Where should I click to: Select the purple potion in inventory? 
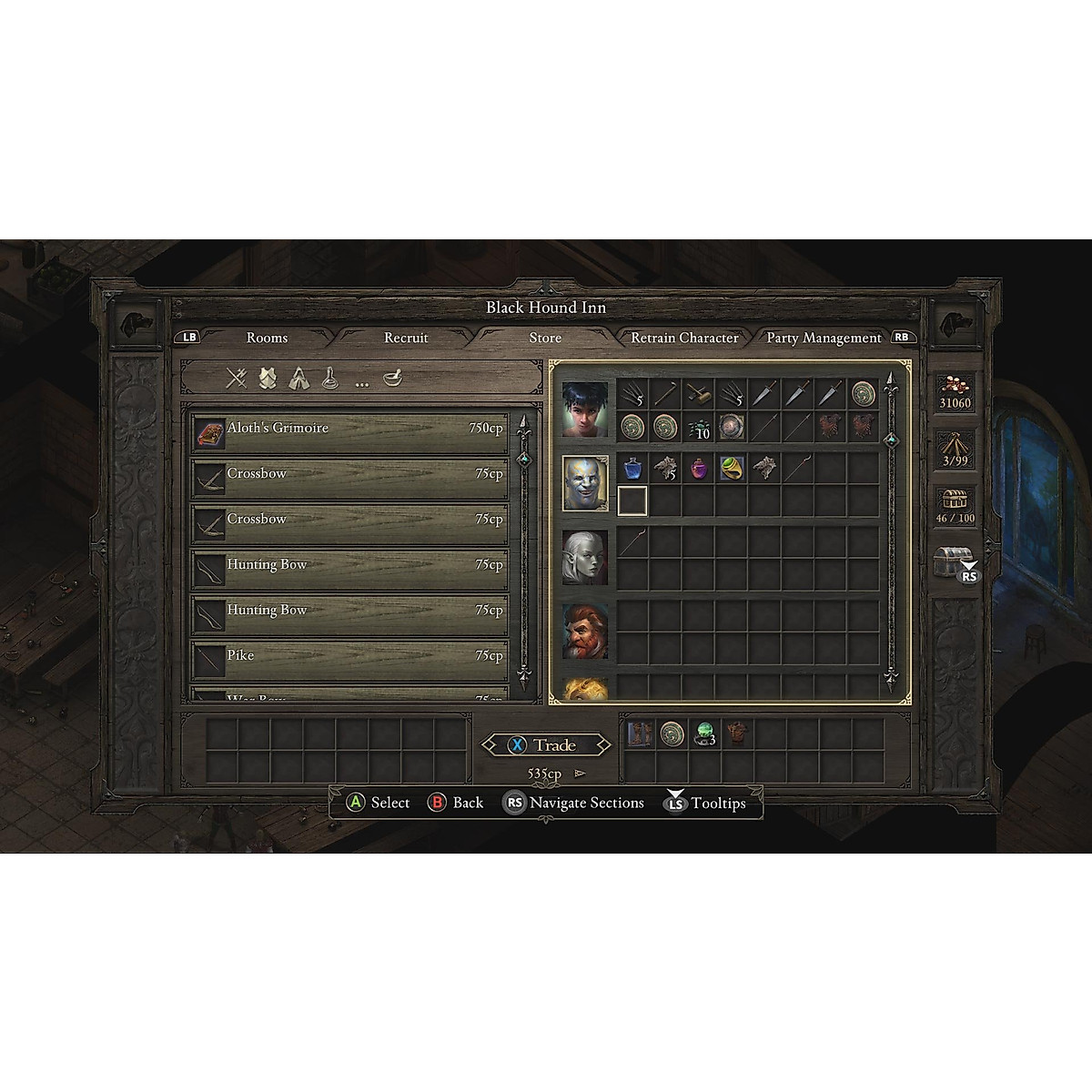[x=699, y=468]
